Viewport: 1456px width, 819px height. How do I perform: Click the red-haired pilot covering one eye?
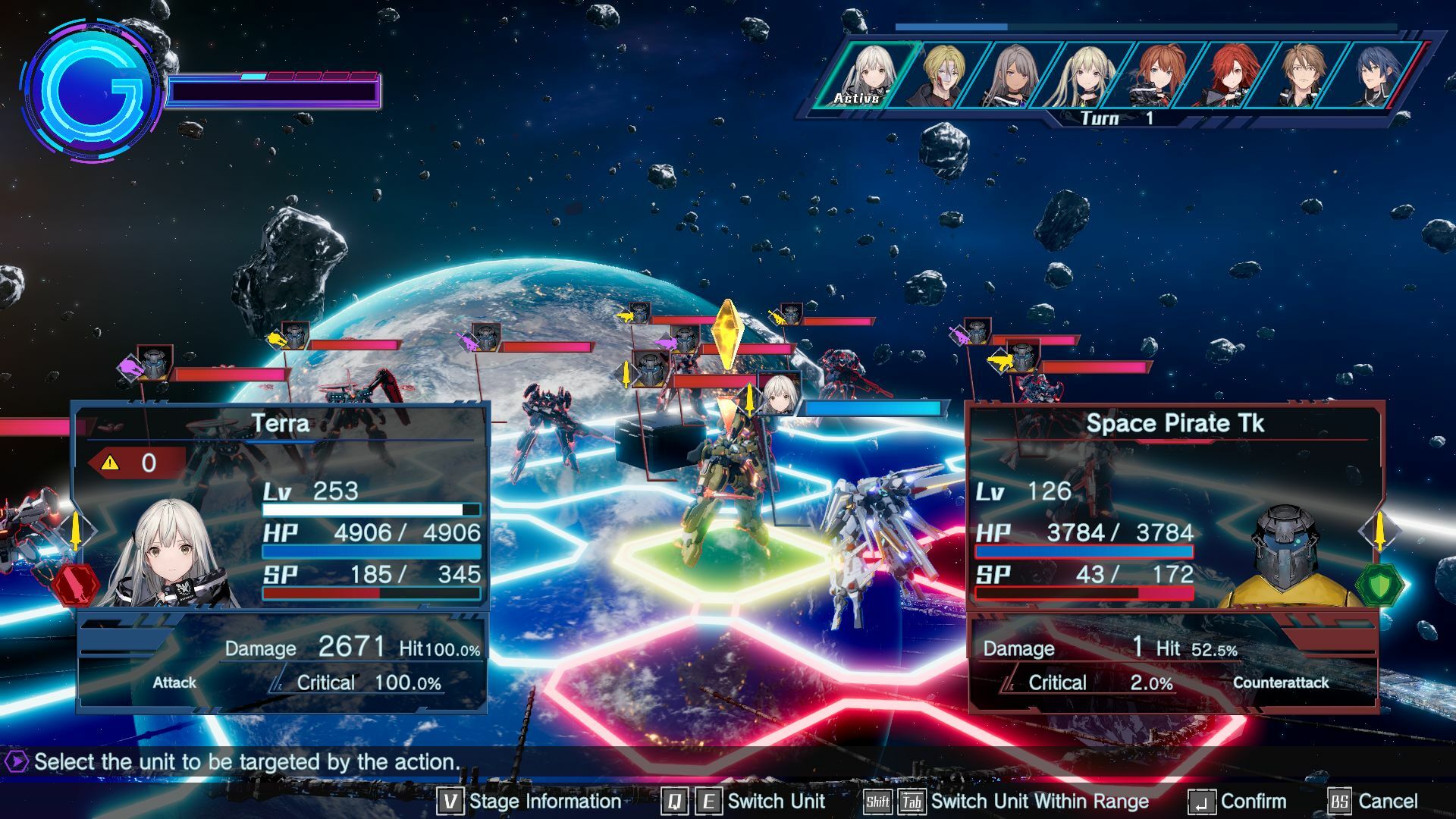(1230, 74)
